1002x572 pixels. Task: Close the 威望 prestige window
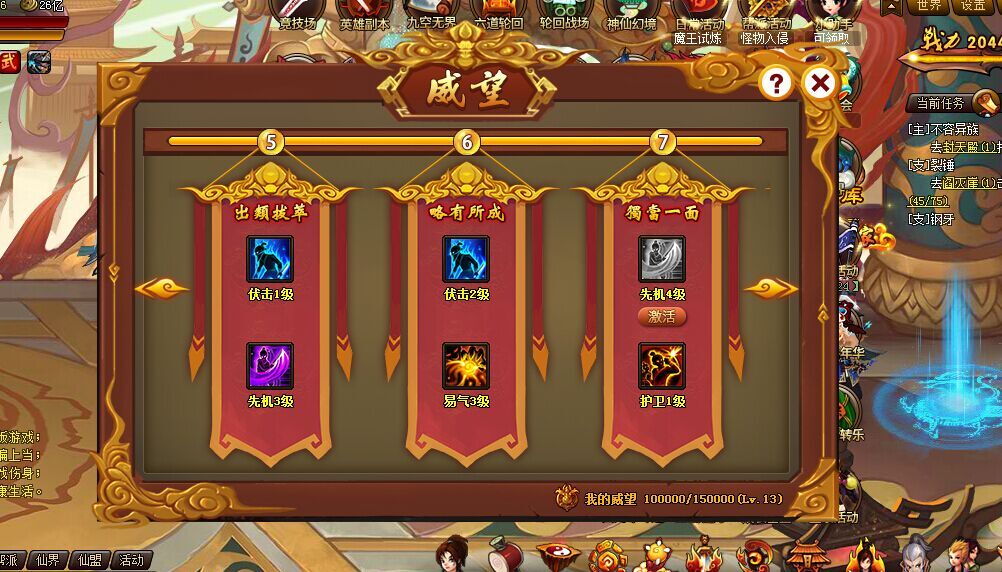[820, 83]
